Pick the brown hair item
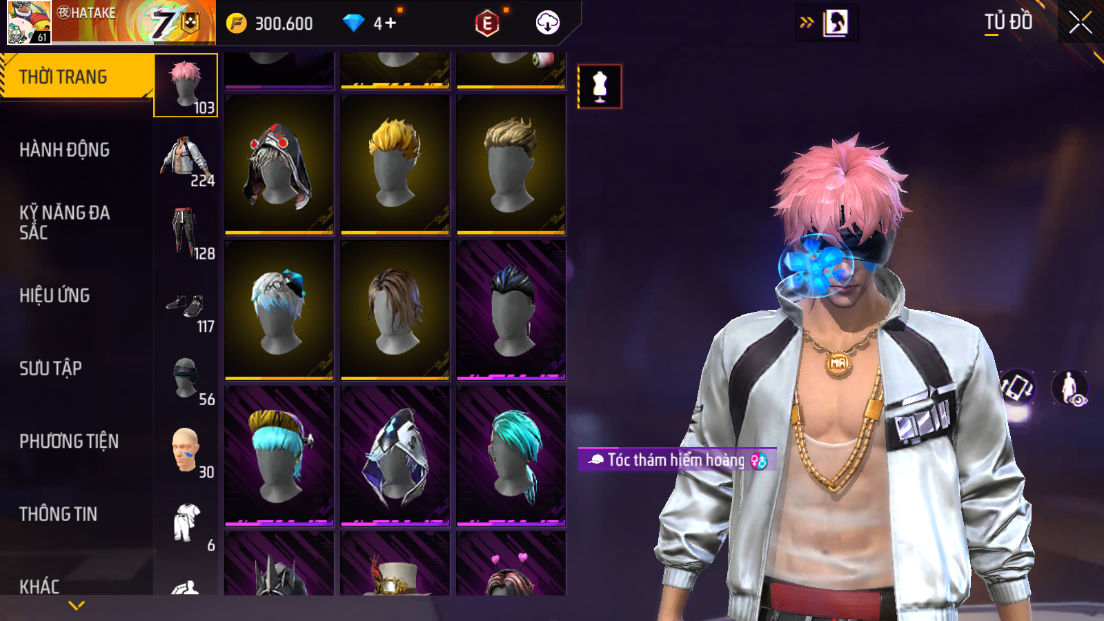 [x=395, y=309]
